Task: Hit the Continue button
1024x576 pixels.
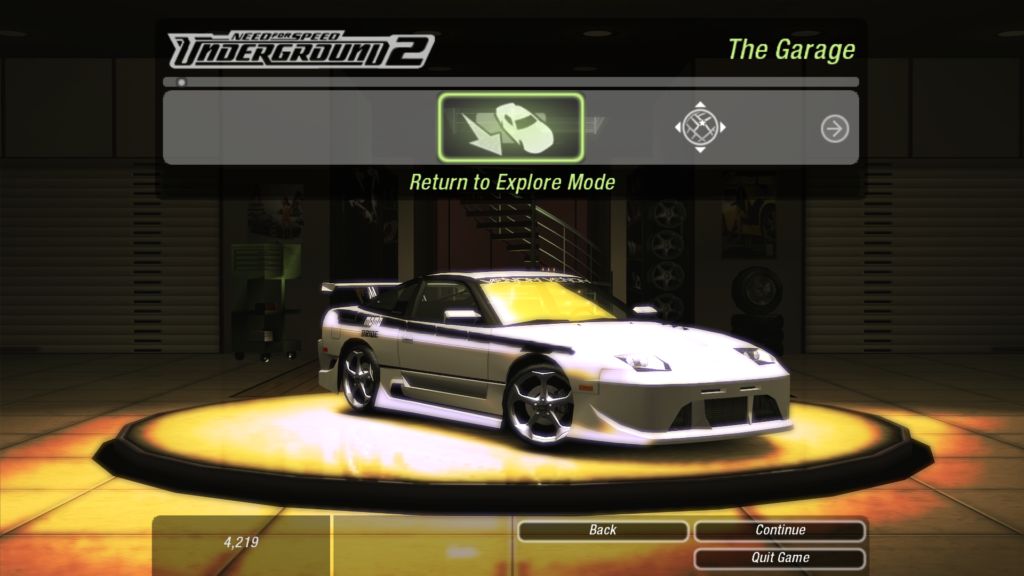Action: coord(780,530)
